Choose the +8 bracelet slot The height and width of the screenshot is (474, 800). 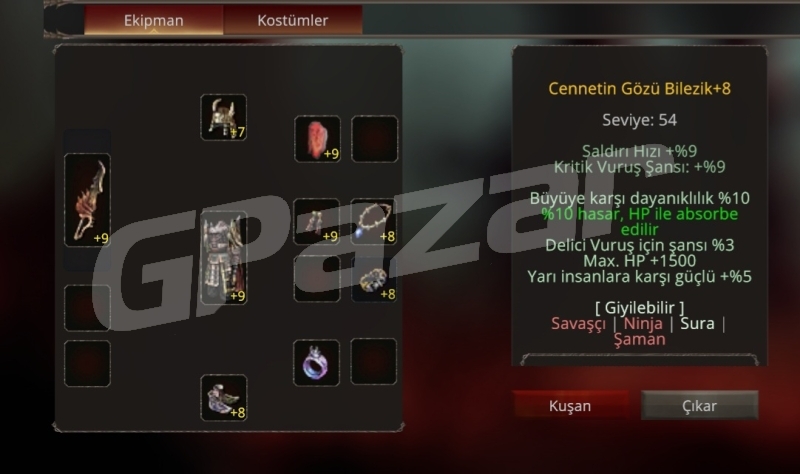374,280
